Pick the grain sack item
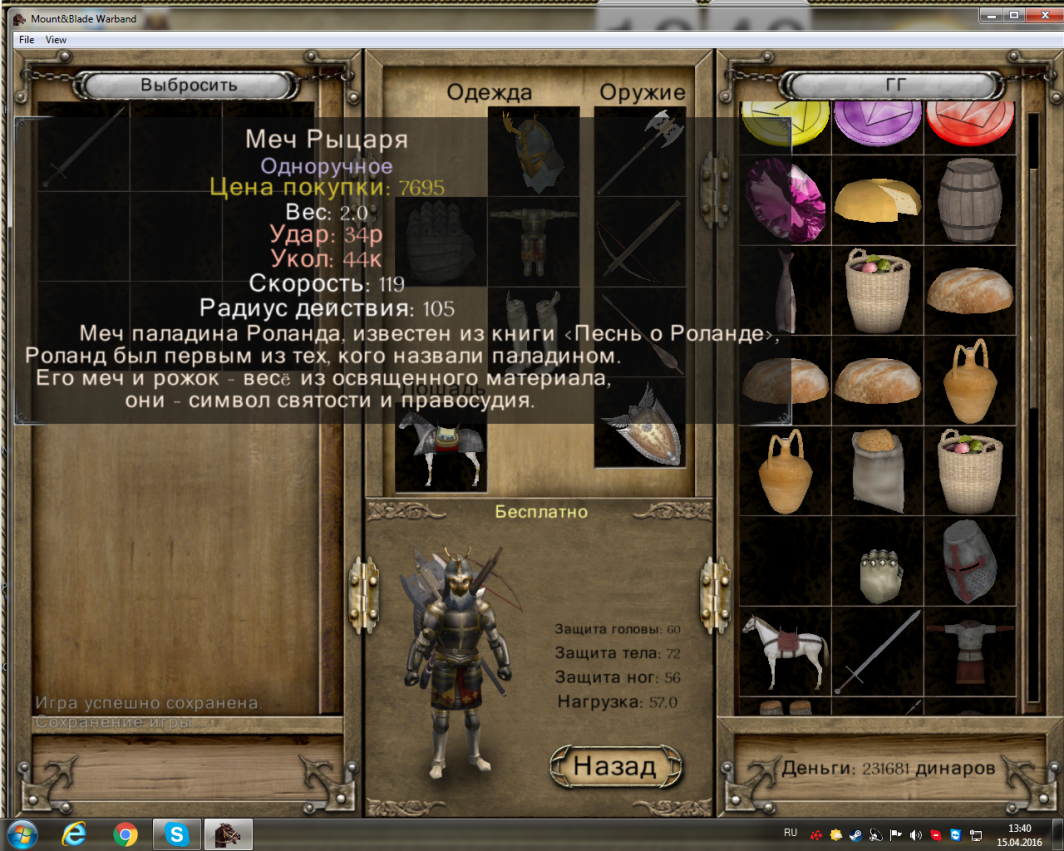This screenshot has width=1064, height=851. tap(877, 471)
